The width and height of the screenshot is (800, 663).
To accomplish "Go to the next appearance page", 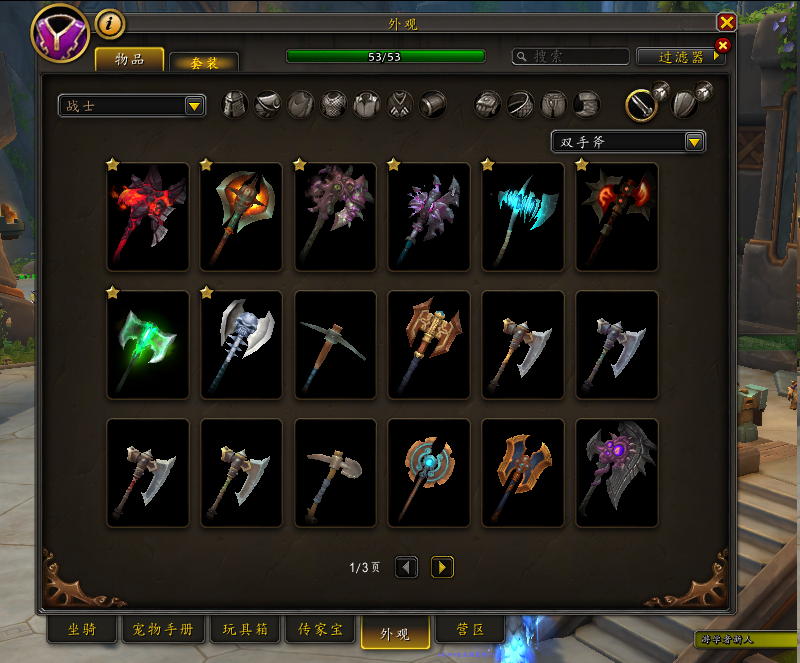I will click(442, 567).
